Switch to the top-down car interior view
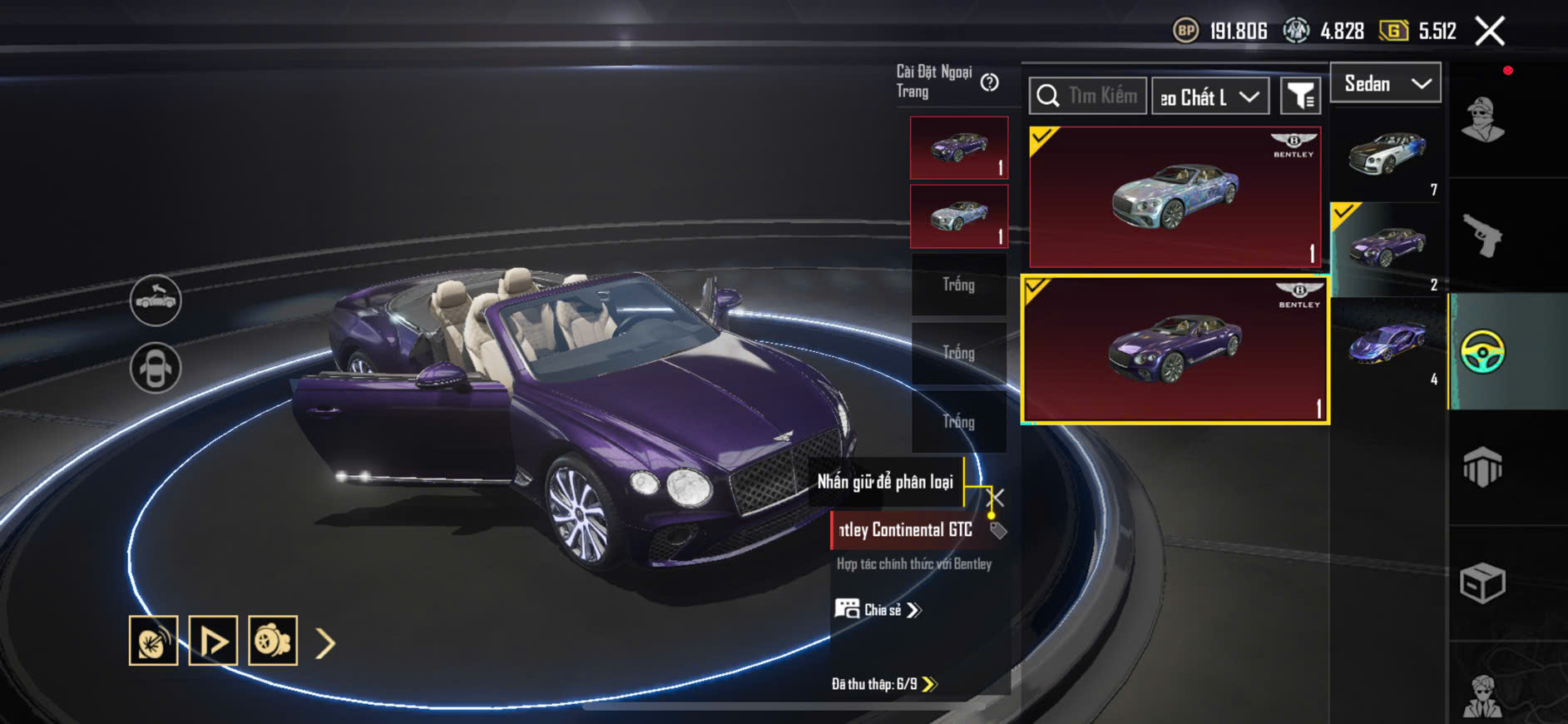Image resolution: width=1568 pixels, height=724 pixels. click(x=156, y=367)
